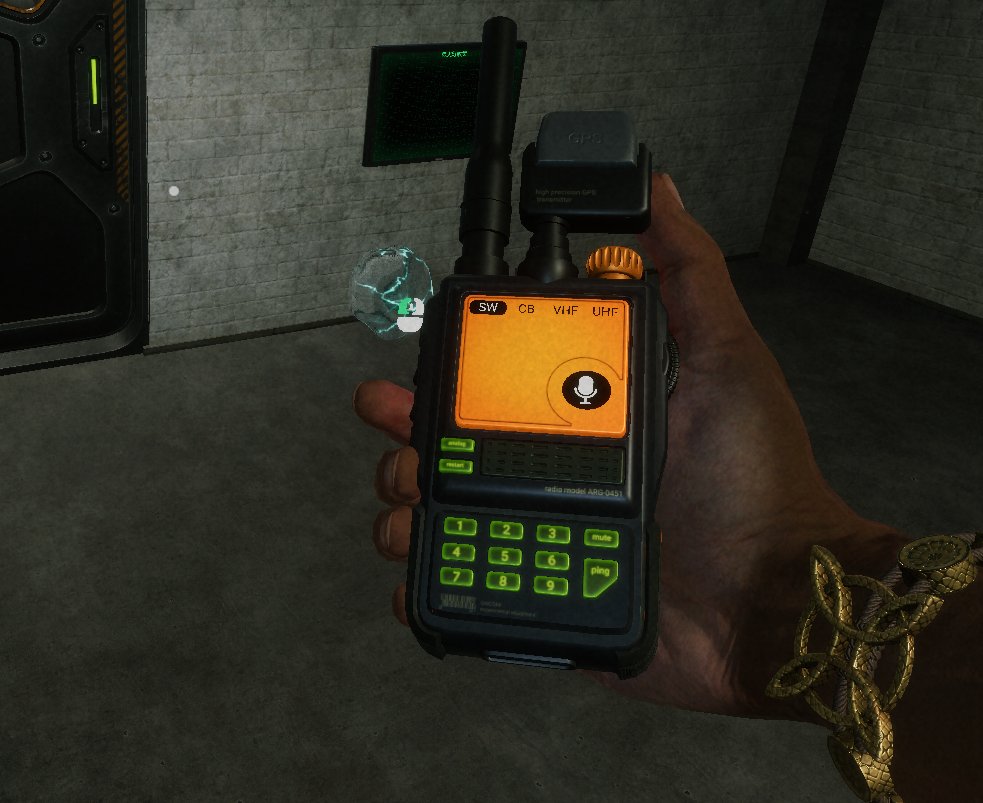Activate the microphone button on the screen
The height and width of the screenshot is (803, 983).
586,388
